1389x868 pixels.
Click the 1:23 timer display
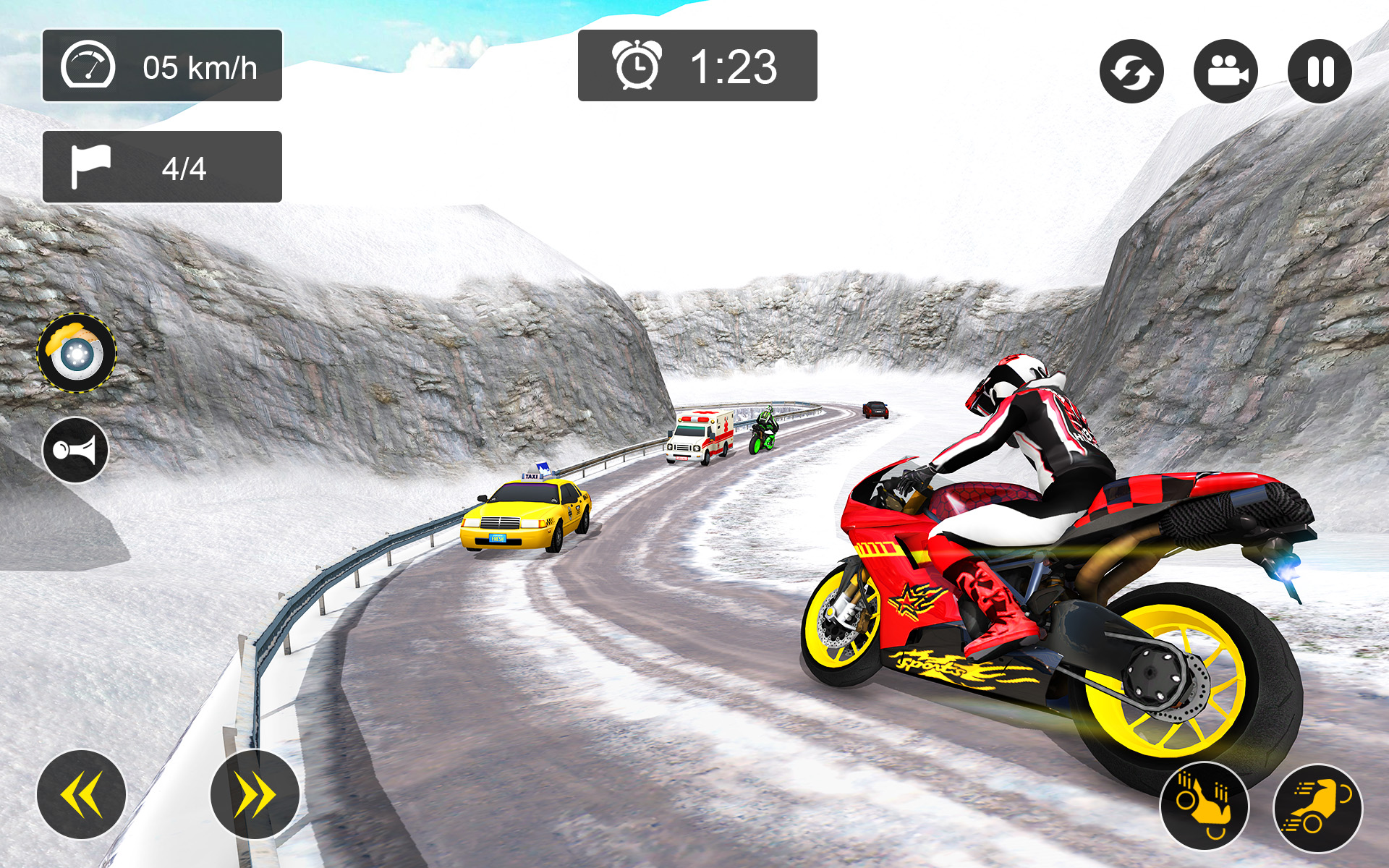[x=731, y=67]
